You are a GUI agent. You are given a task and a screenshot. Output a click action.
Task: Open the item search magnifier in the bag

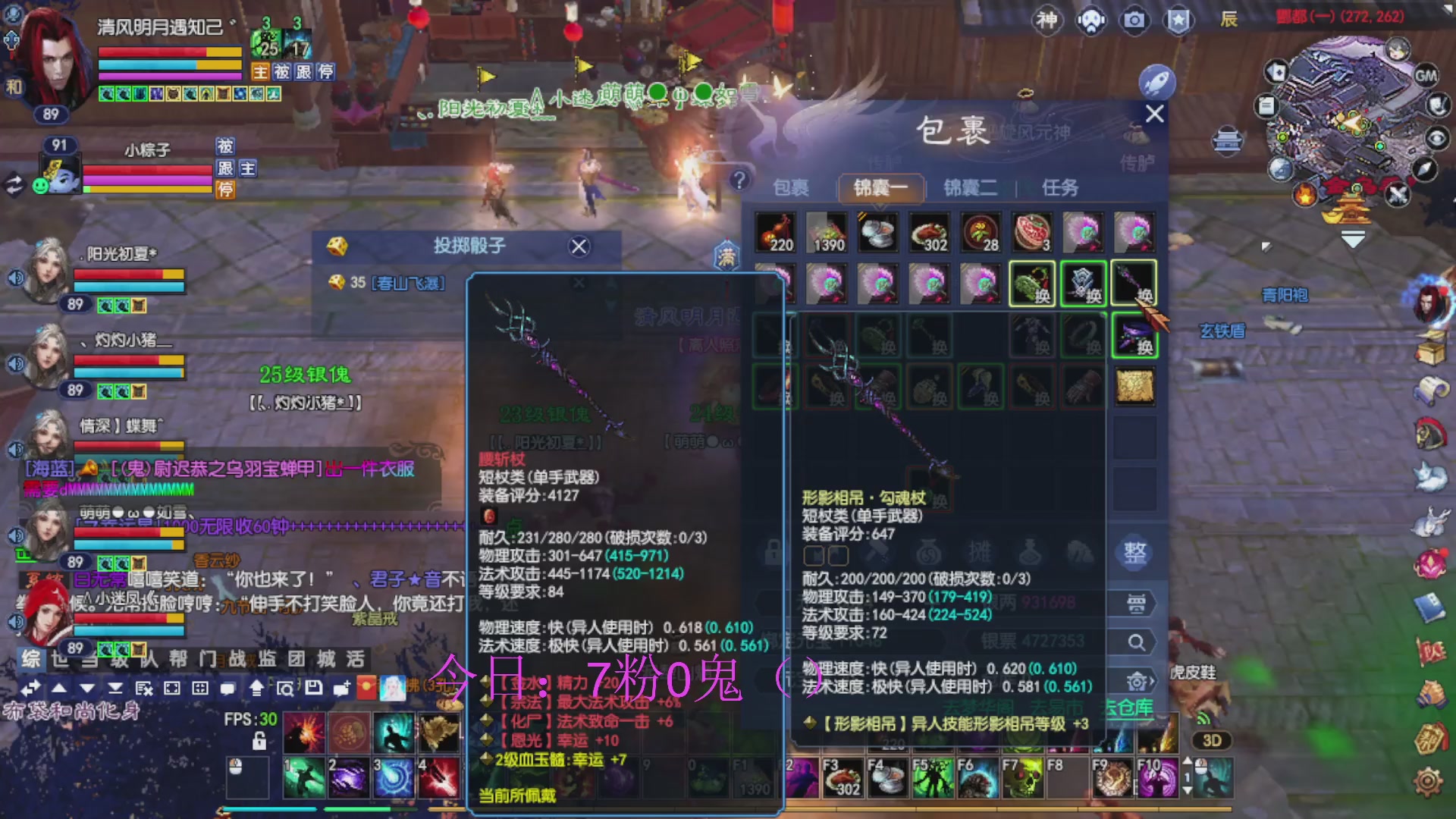tap(1137, 642)
